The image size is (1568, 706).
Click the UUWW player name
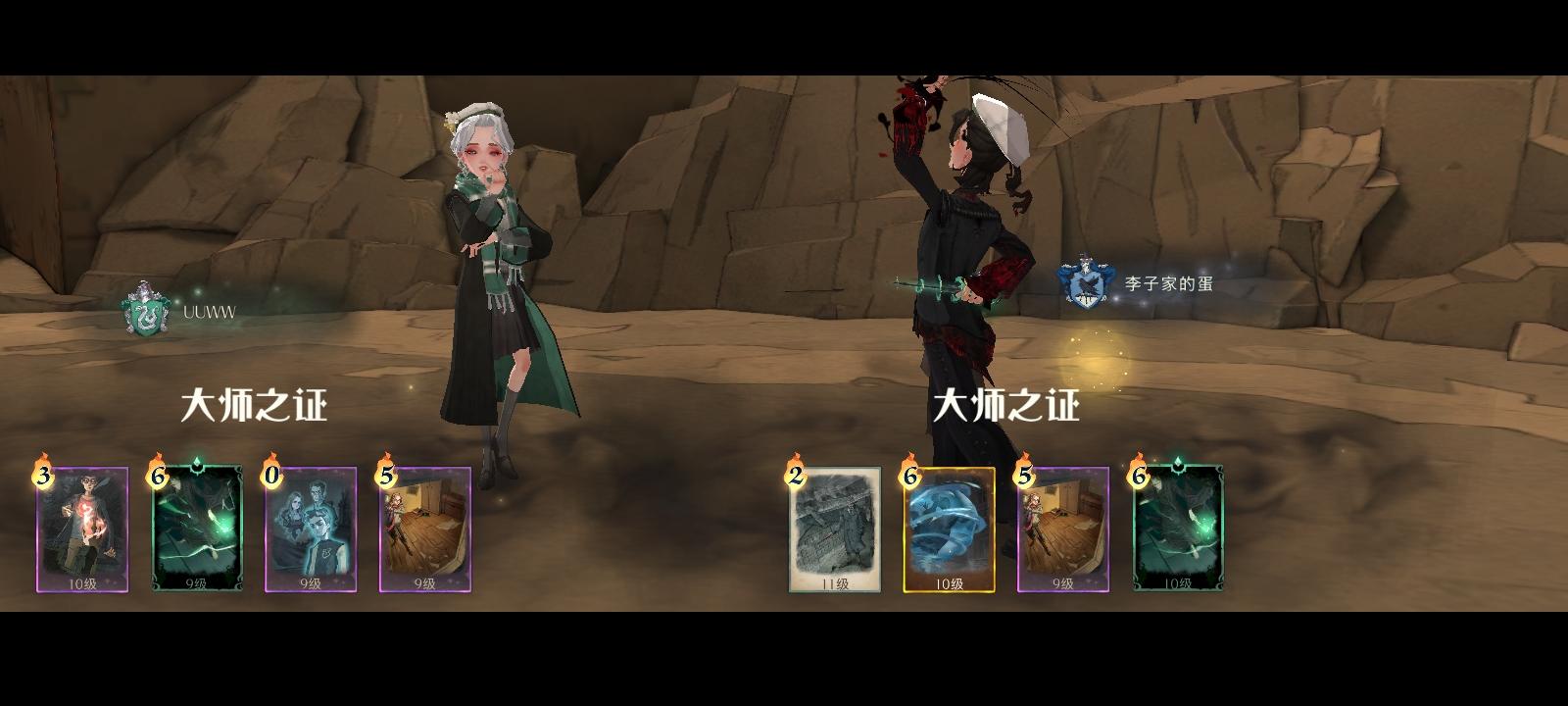coord(208,311)
